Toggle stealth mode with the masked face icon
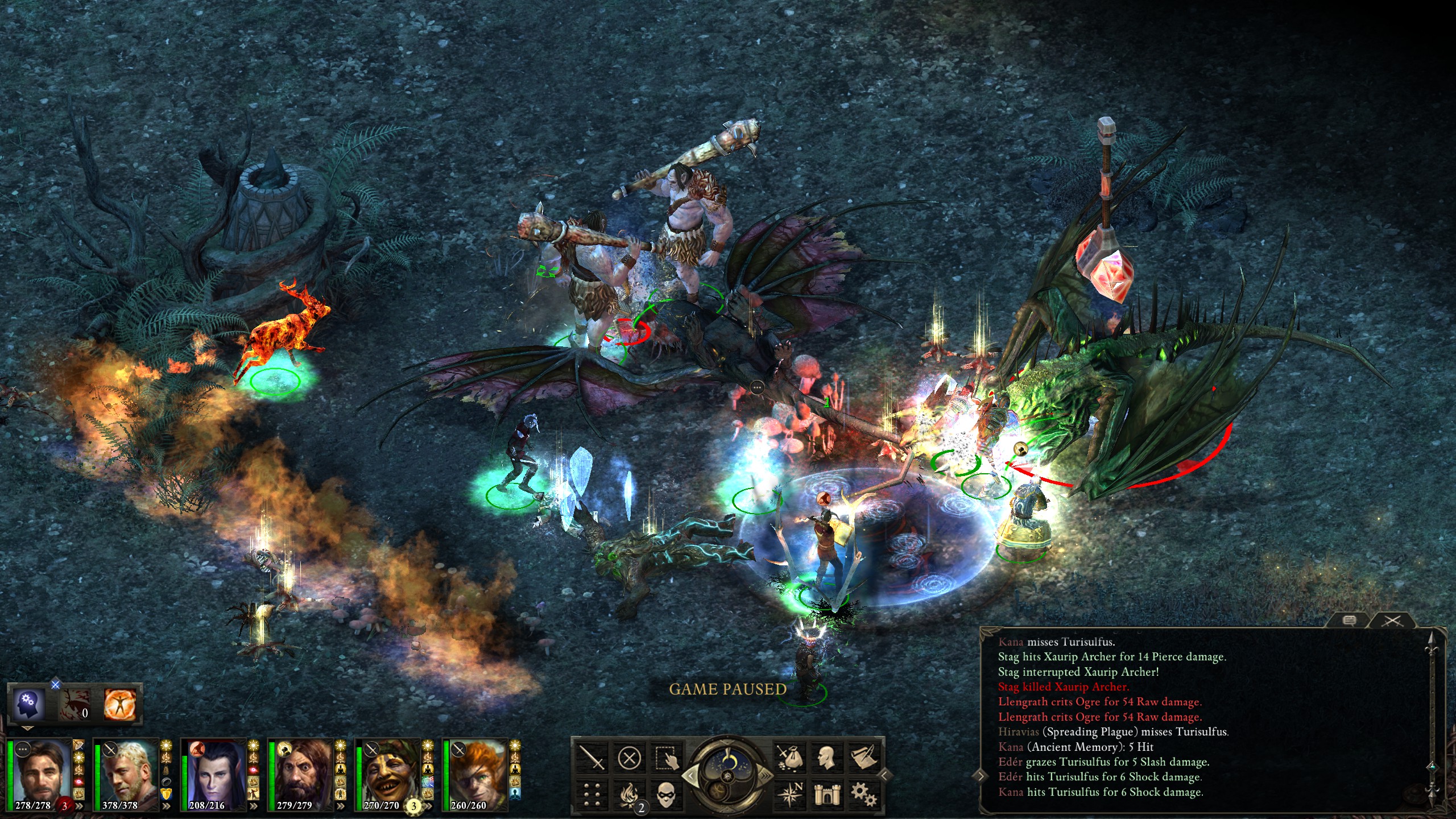1456x819 pixels. [x=667, y=795]
